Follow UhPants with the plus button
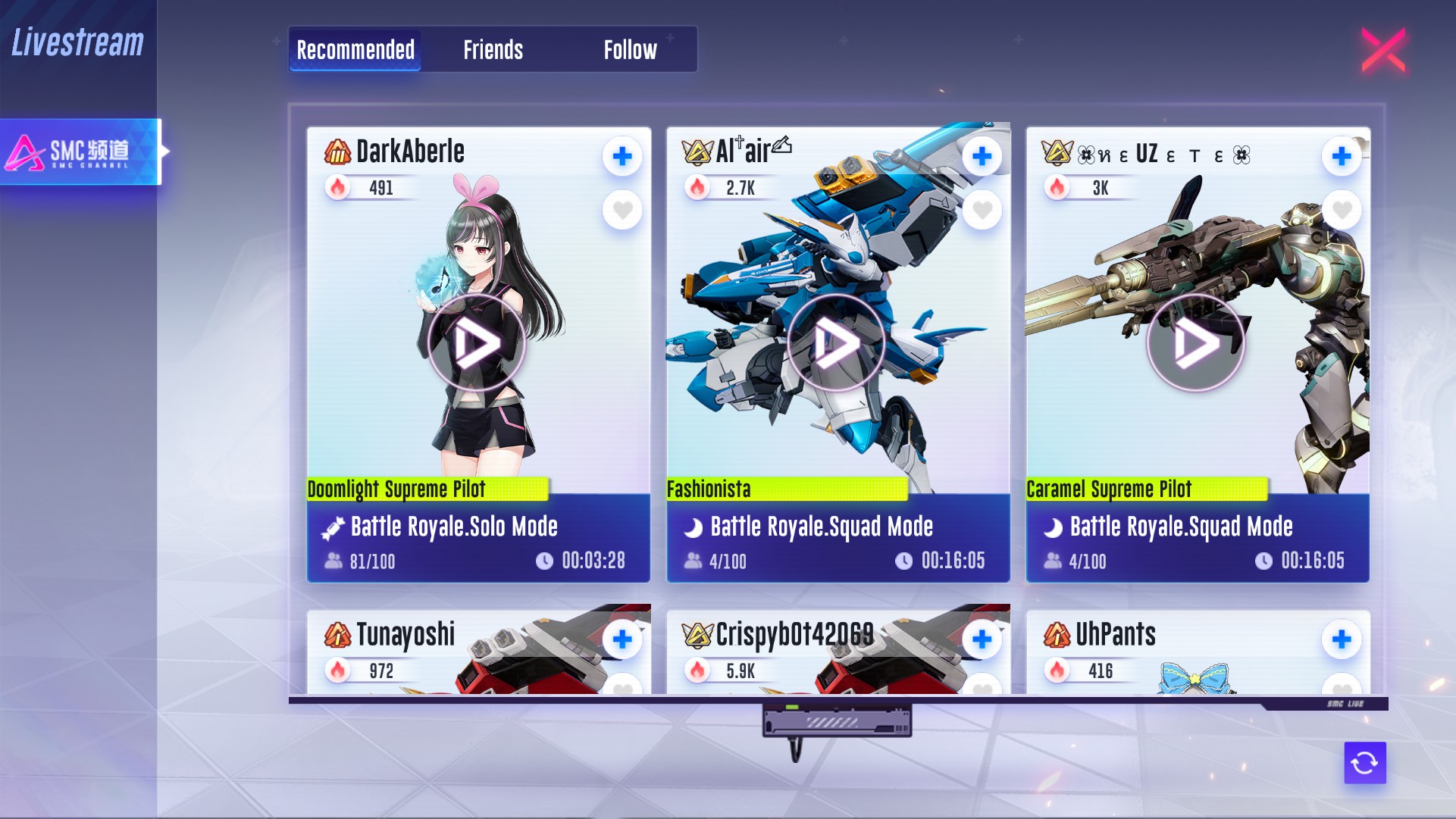The height and width of the screenshot is (819, 1456). (1342, 639)
